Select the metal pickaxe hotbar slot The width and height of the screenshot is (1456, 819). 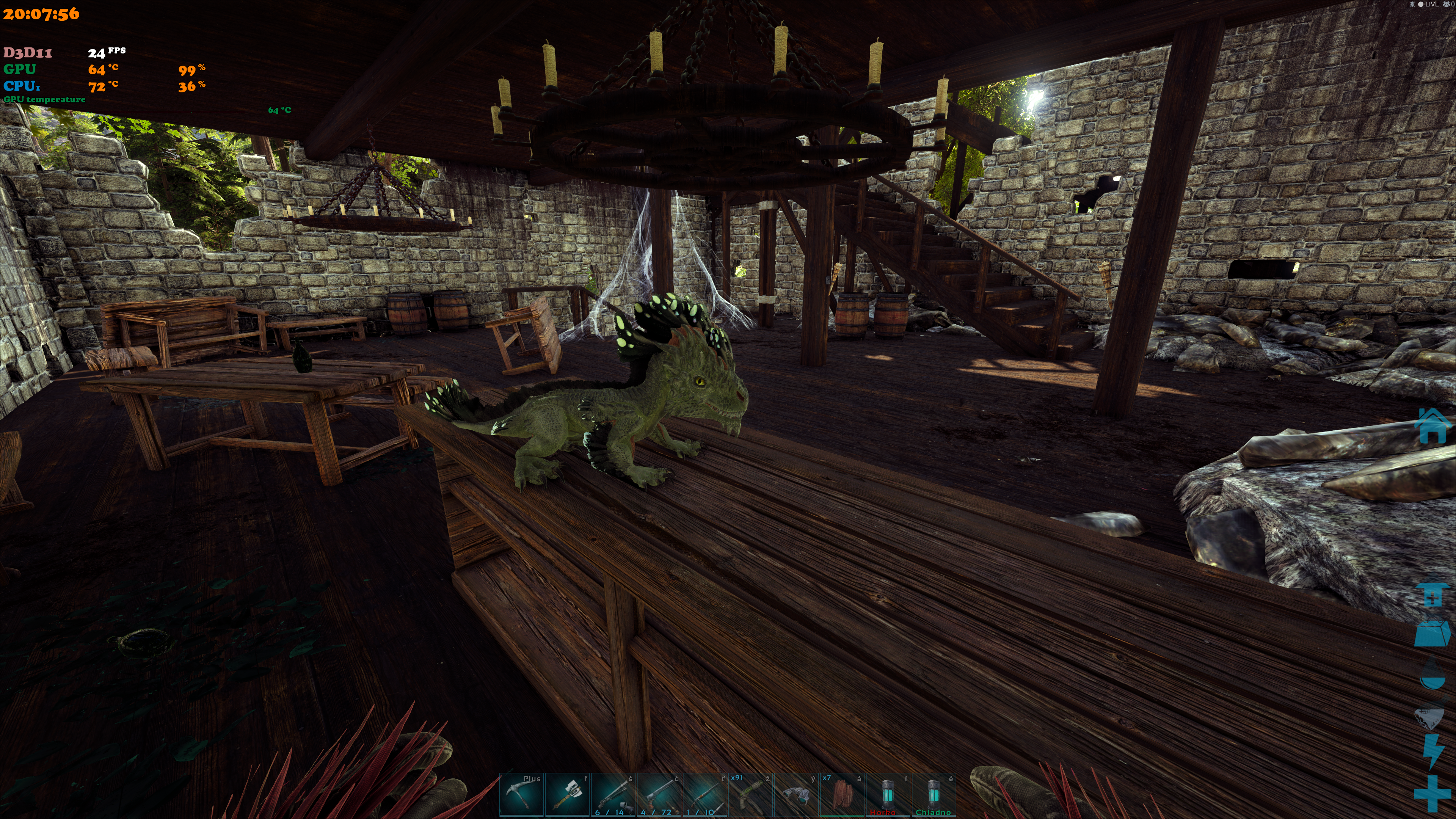tap(521, 795)
